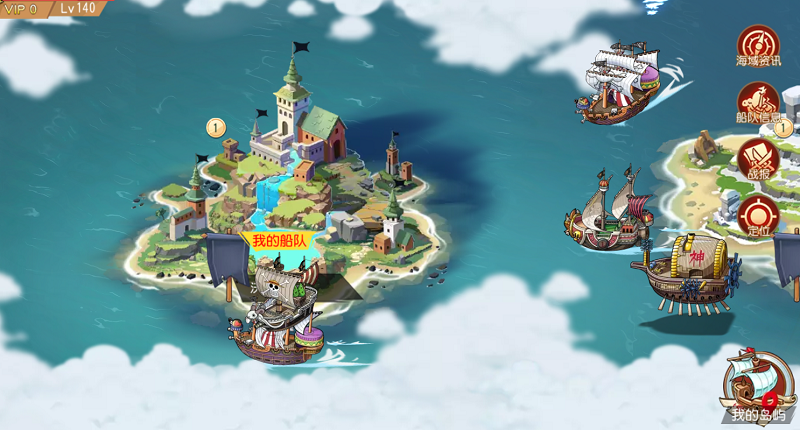View the 战报 battle reports
Viewport: 800px width, 430px height.
758,159
